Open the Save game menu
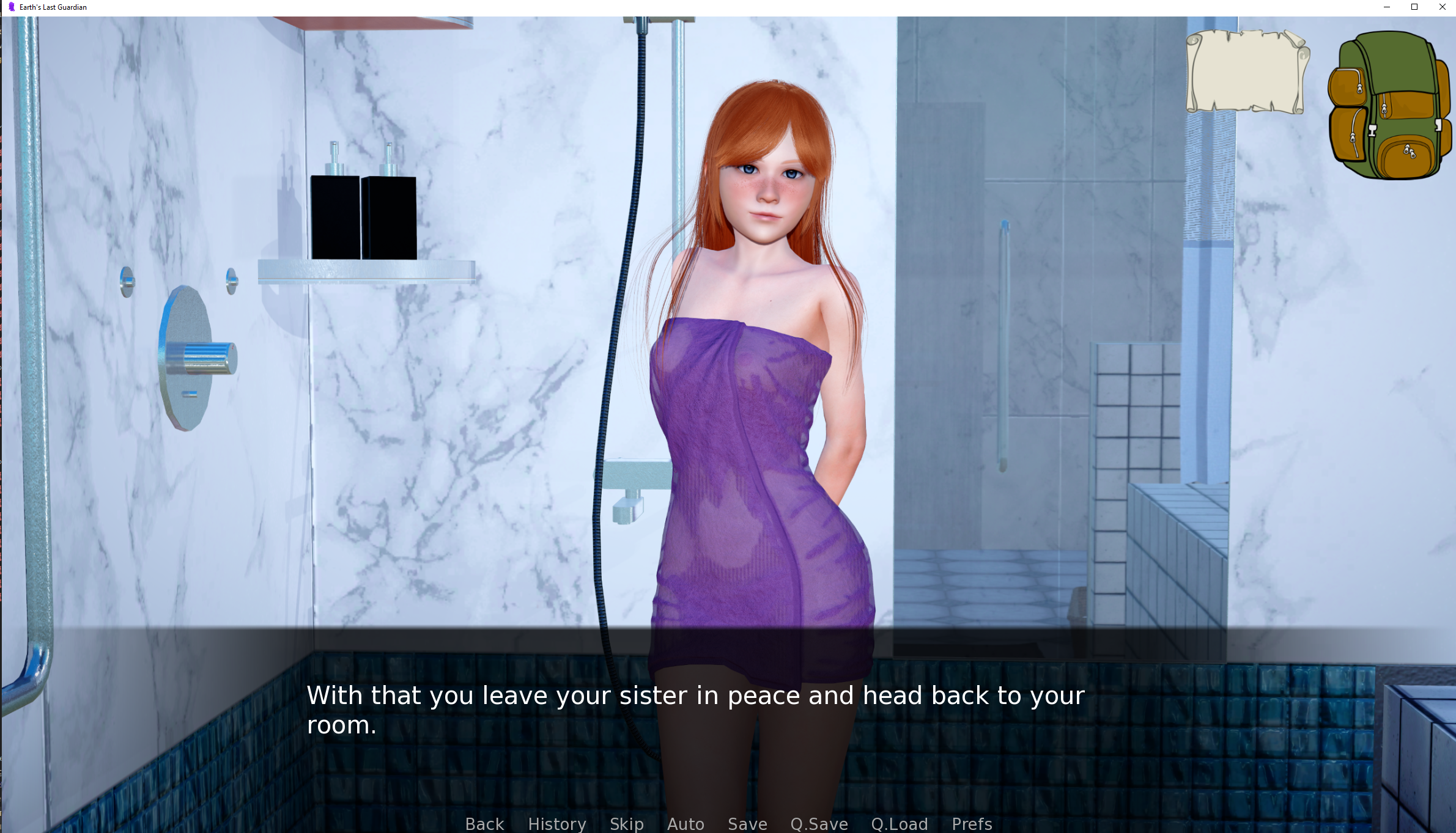This screenshot has height=833, width=1456. tap(747, 823)
